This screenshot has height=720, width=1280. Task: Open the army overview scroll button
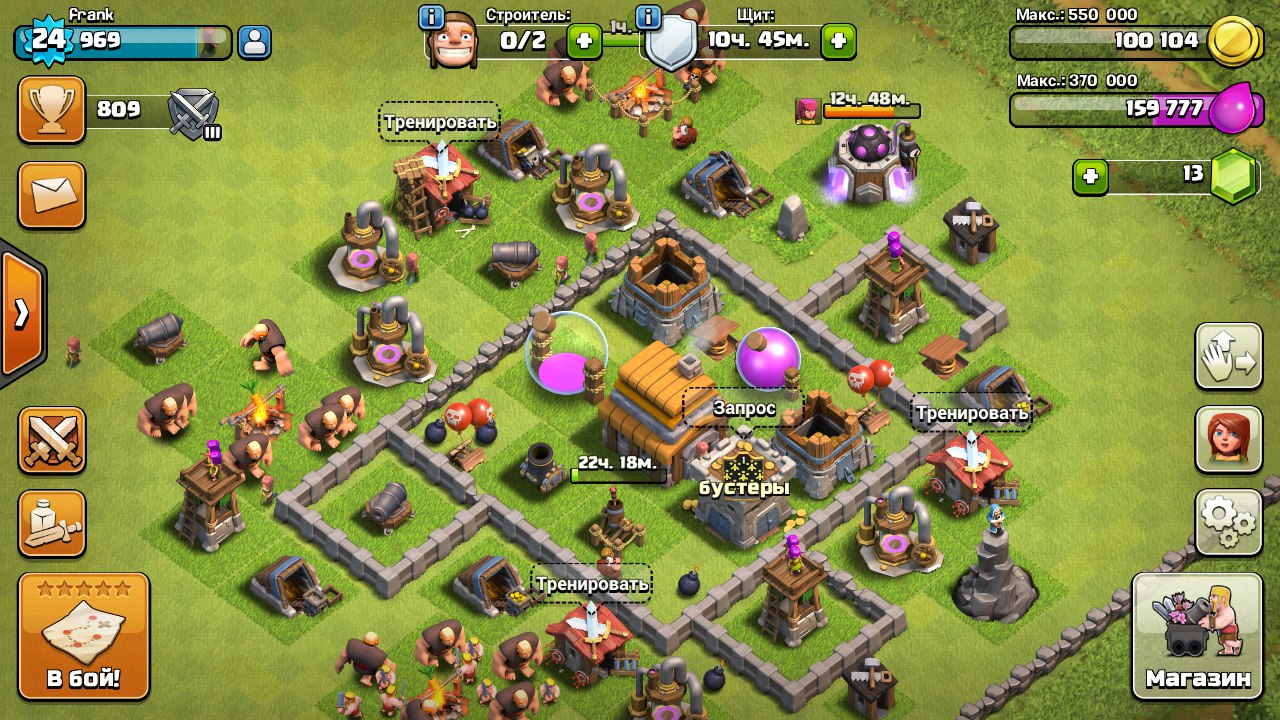[51, 523]
